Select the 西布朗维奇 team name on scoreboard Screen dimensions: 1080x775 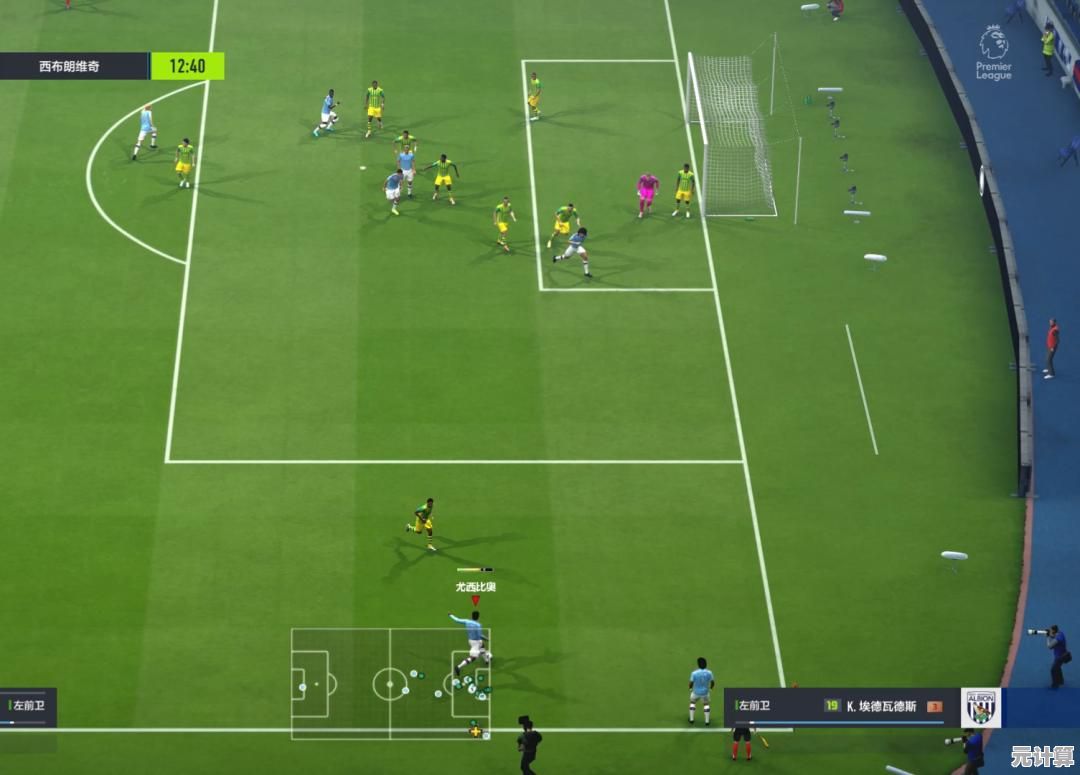[x=70, y=67]
